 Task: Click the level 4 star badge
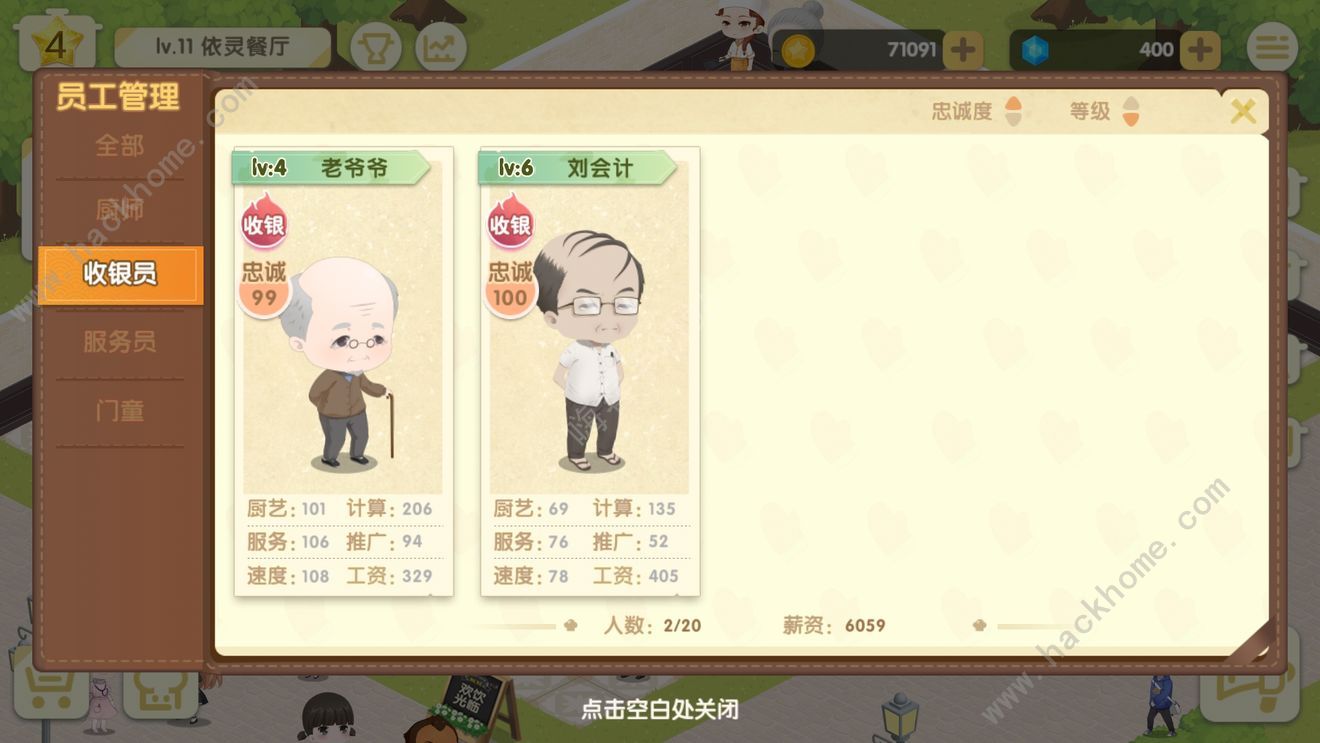(x=57, y=42)
